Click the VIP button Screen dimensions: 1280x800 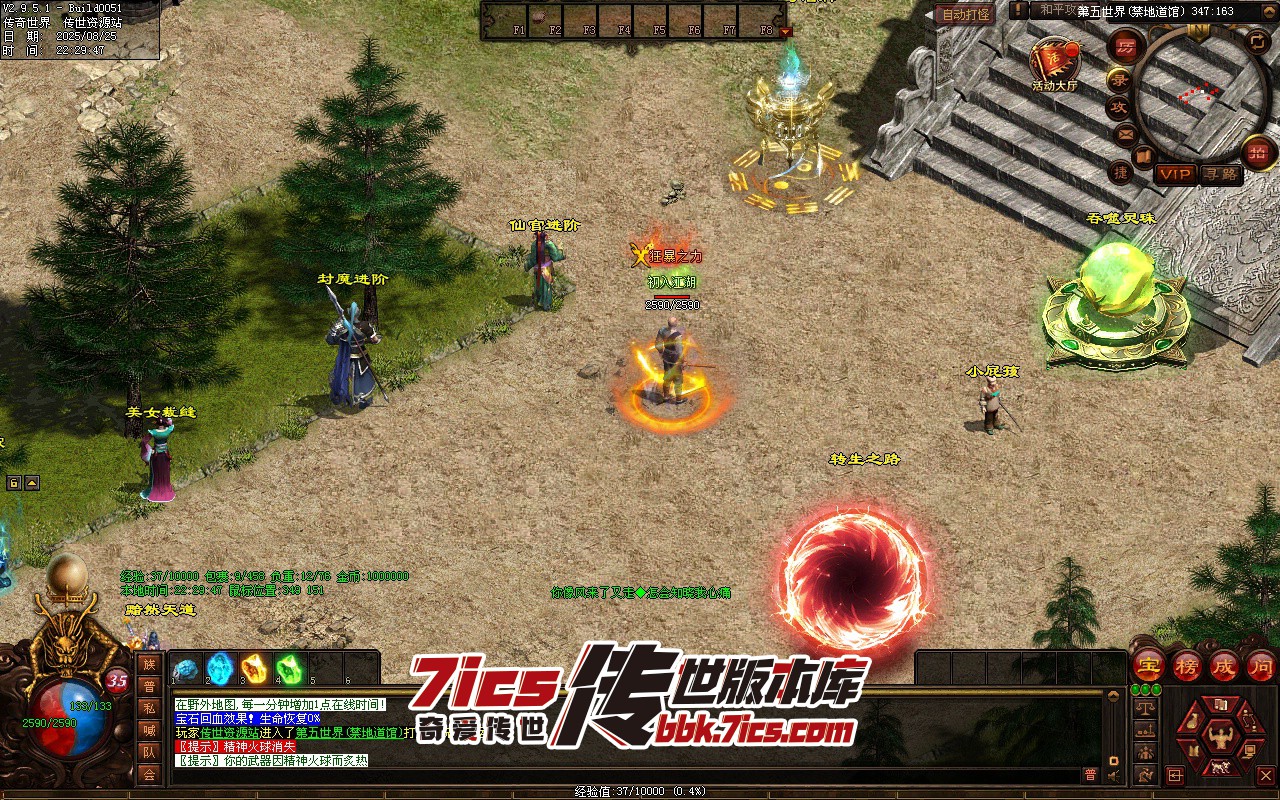click(x=1175, y=174)
